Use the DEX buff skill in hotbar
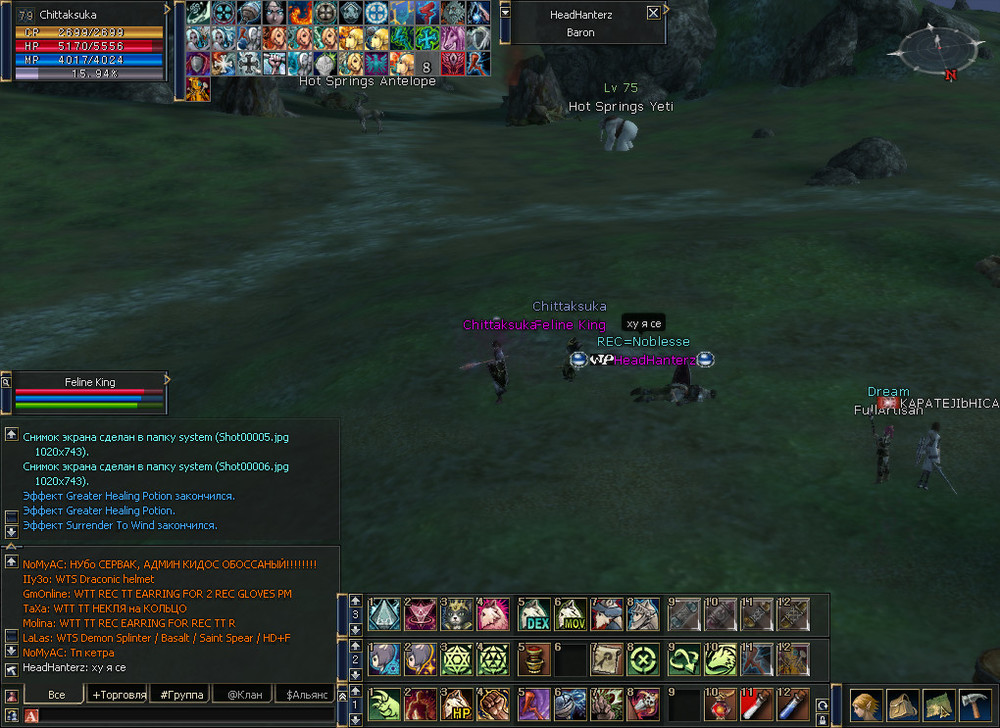Screen dimensions: 1000x728 tap(534, 614)
